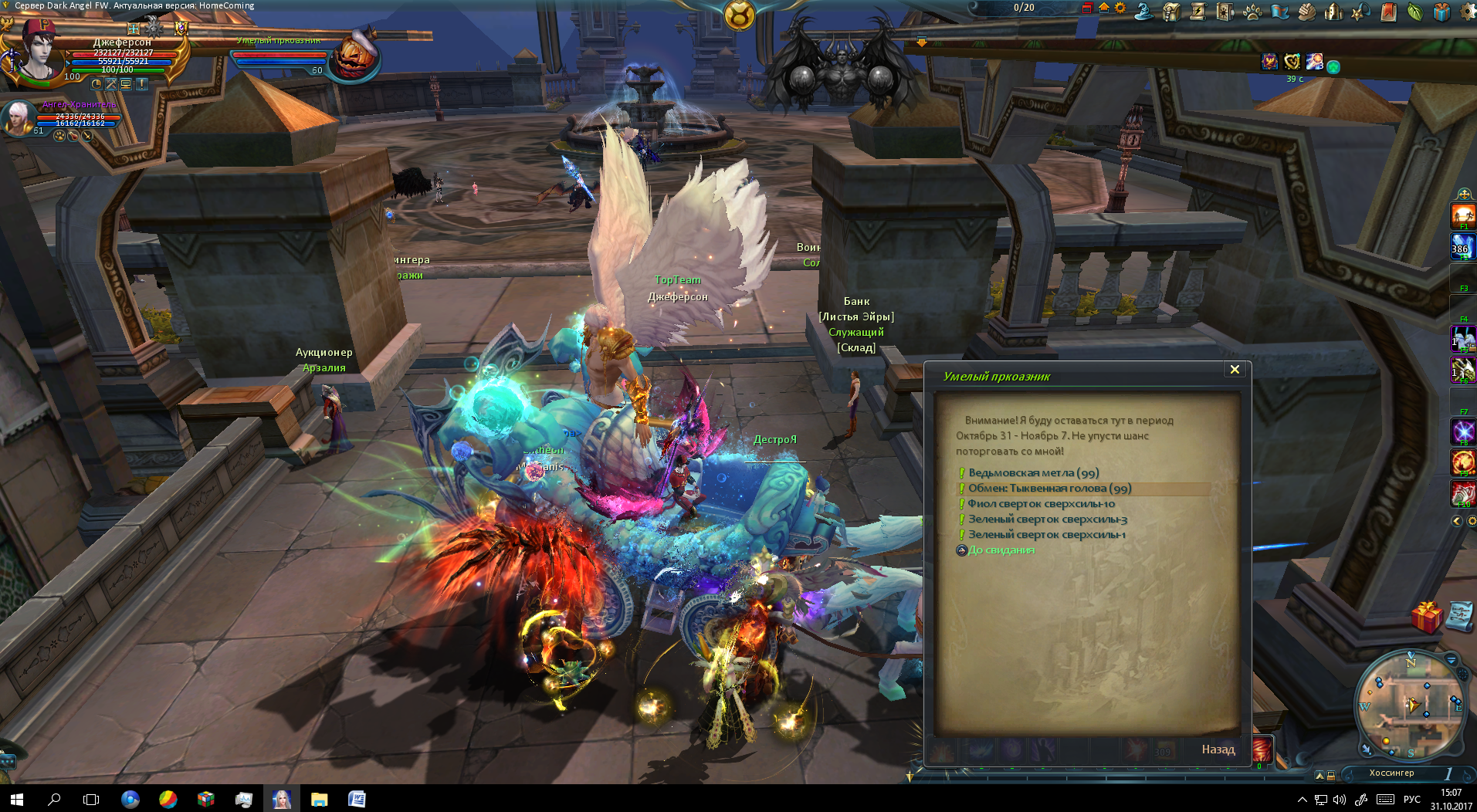Open the blue wizard hat menu
This screenshot has height=812, width=1477.
(x=1143, y=11)
